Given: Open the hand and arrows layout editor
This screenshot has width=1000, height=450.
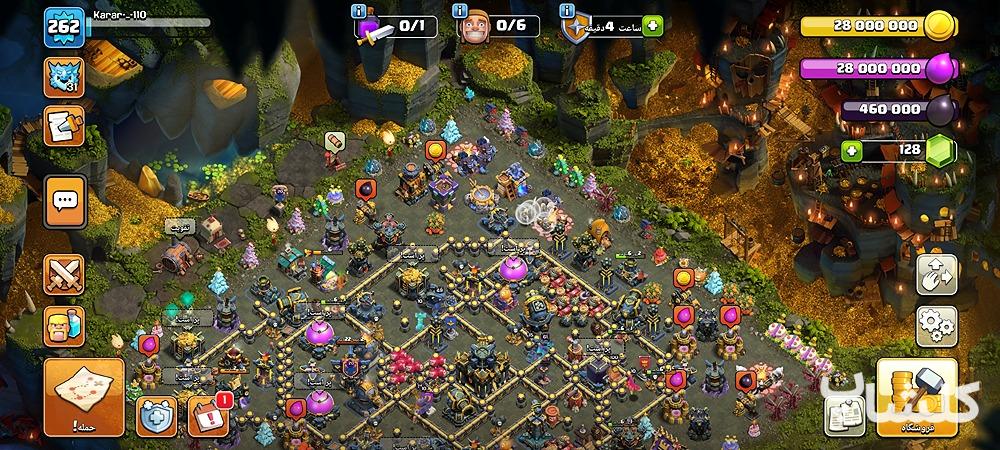Looking at the screenshot, I should tap(937, 275).
